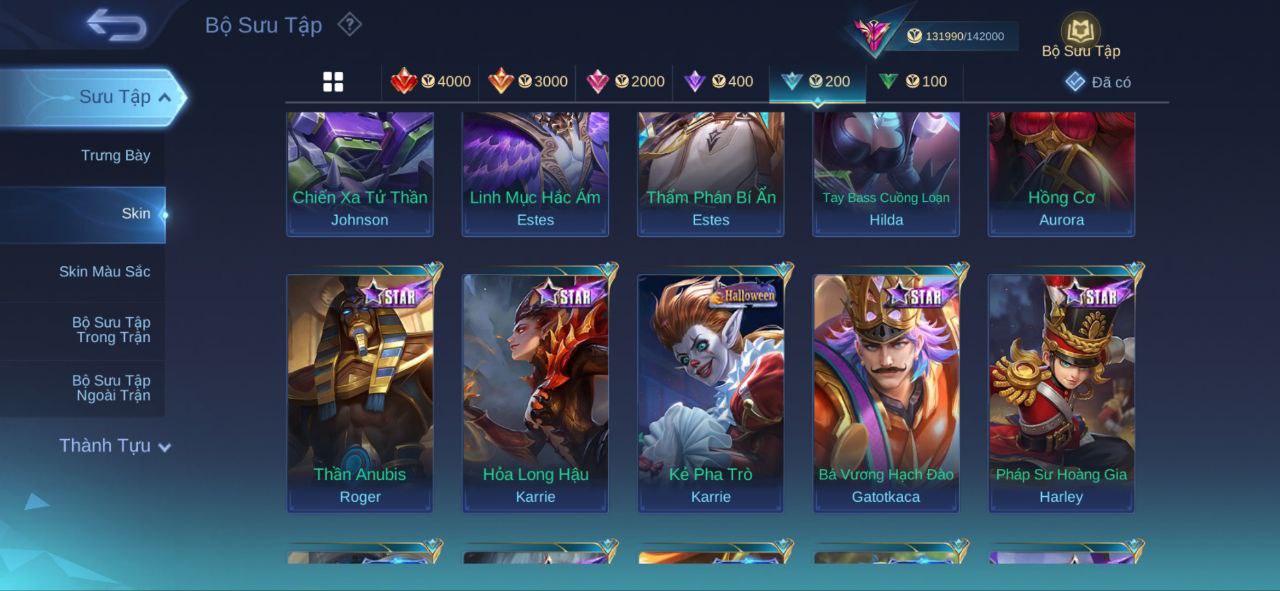Viewport: 1280px width, 591px height.
Task: Switch to the 3000 point tier
Action: (527, 82)
